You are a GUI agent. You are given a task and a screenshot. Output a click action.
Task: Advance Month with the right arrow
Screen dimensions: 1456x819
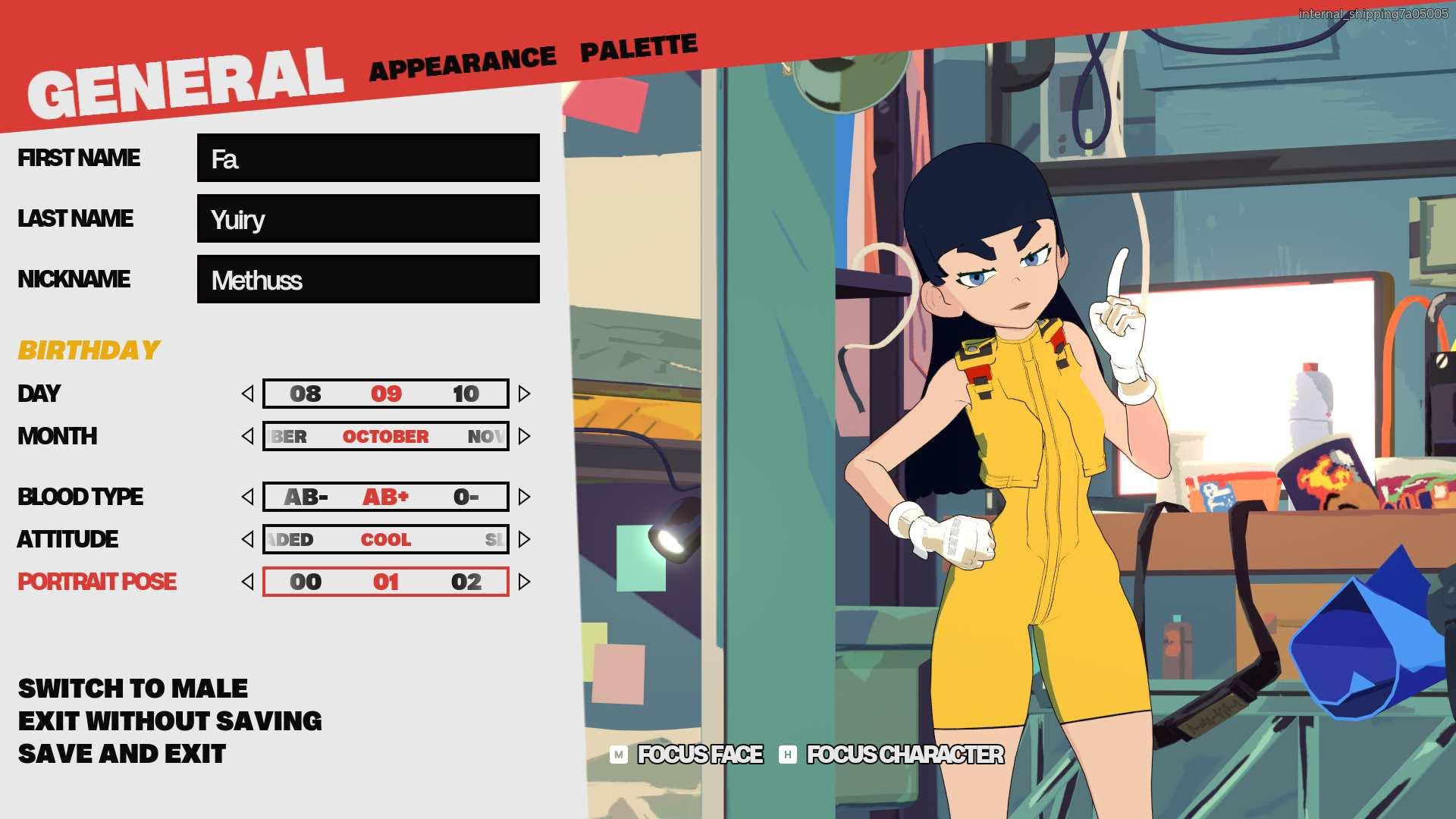524,436
